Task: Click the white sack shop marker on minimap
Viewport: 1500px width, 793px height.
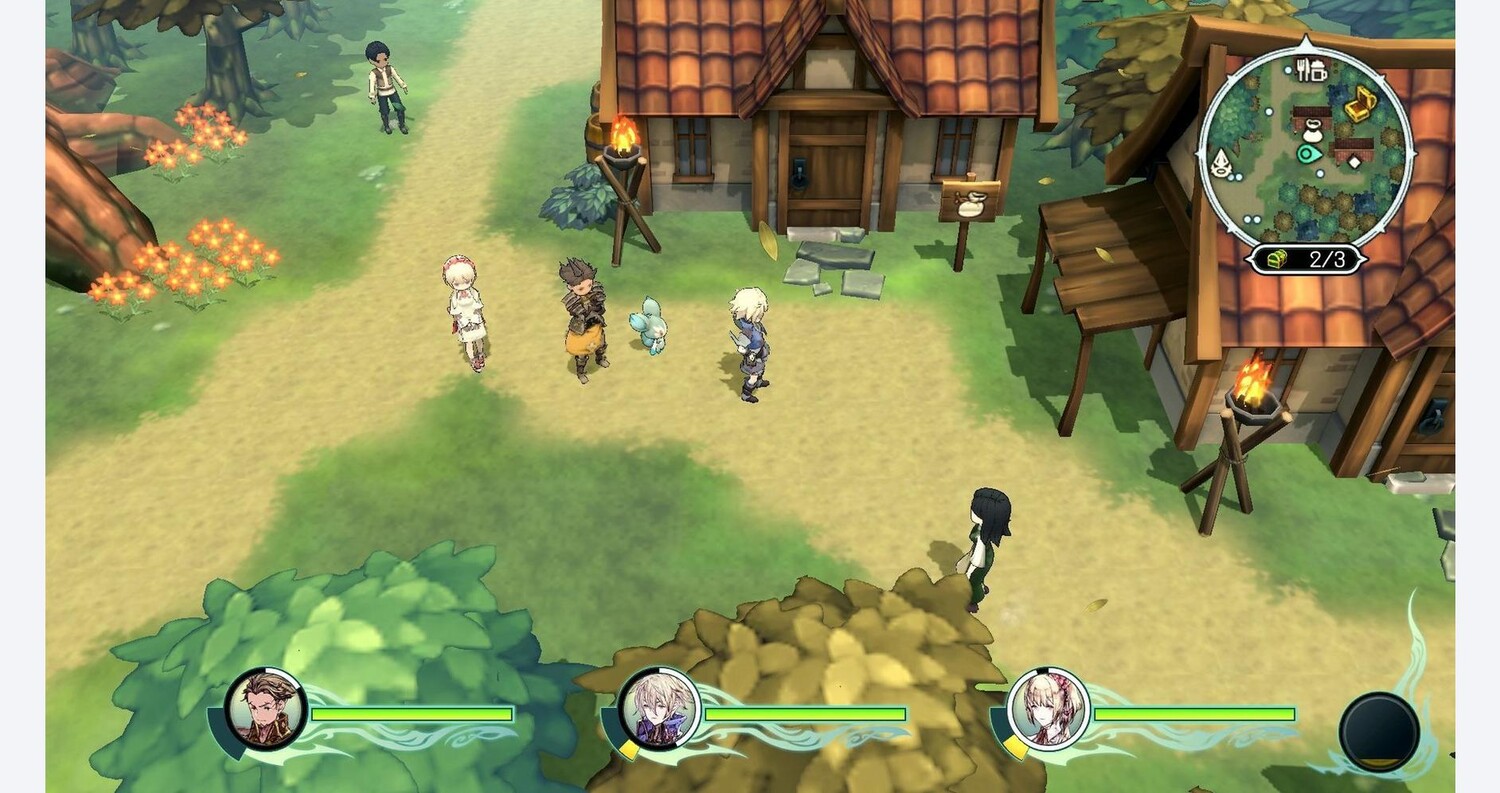Action: click(x=1313, y=129)
